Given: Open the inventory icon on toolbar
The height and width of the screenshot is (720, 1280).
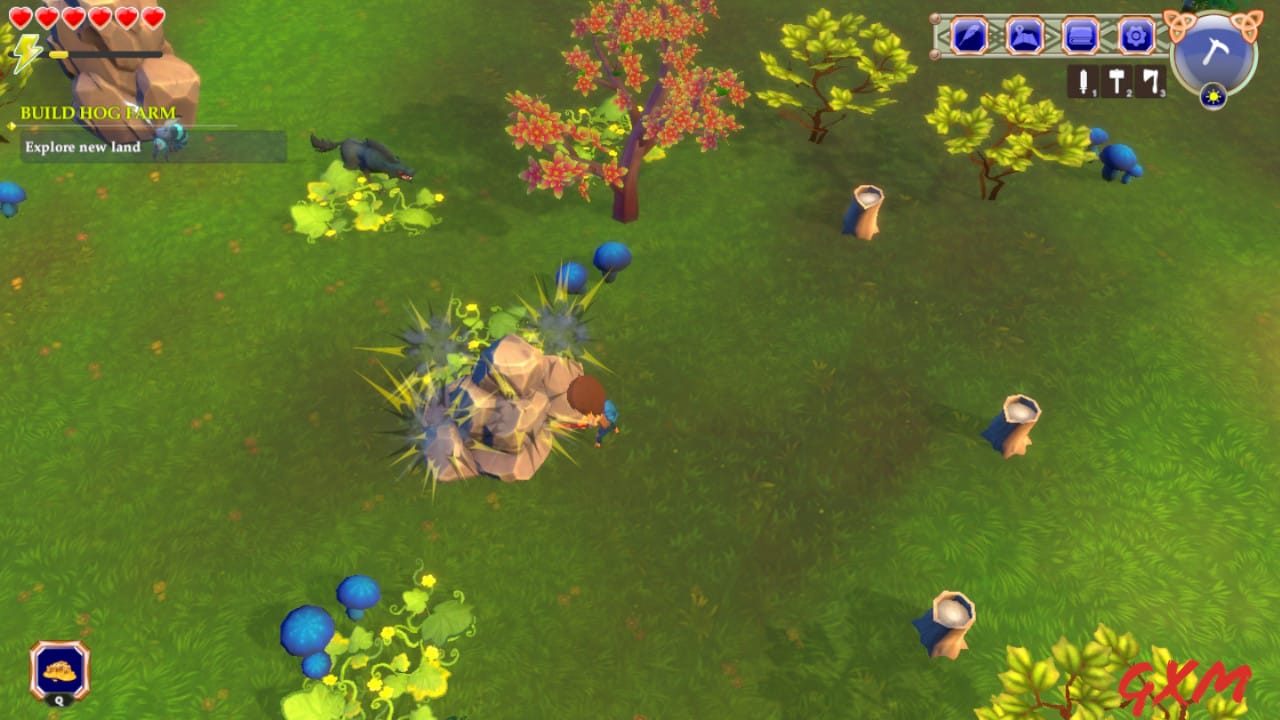Looking at the screenshot, I should [x=1079, y=36].
